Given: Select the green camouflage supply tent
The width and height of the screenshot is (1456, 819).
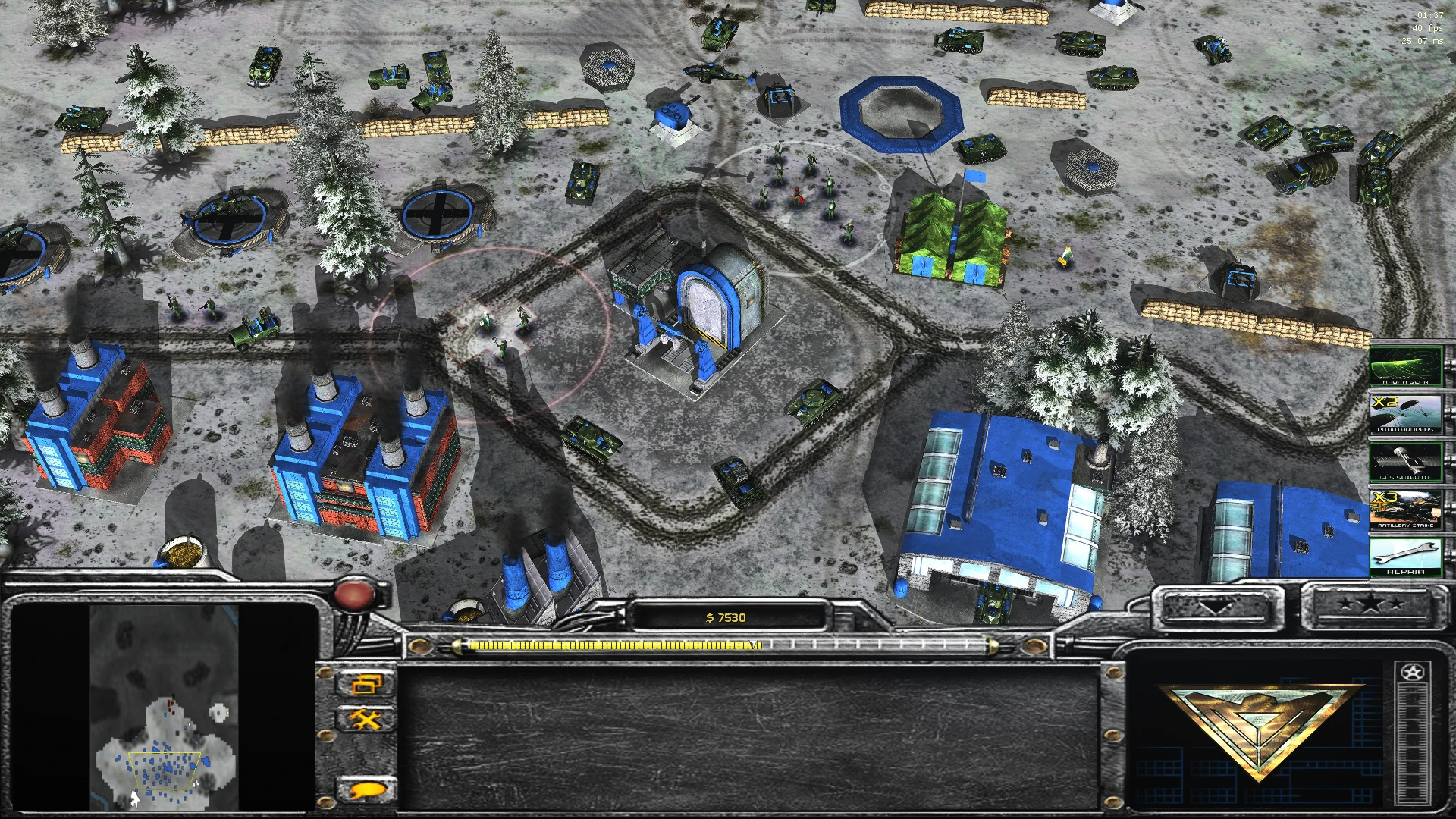Looking at the screenshot, I should point(952,235).
